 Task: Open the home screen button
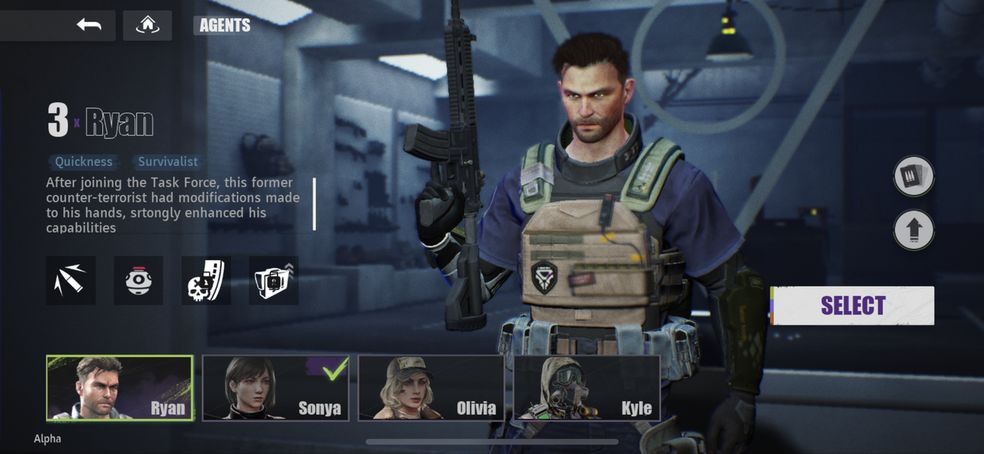[x=147, y=25]
